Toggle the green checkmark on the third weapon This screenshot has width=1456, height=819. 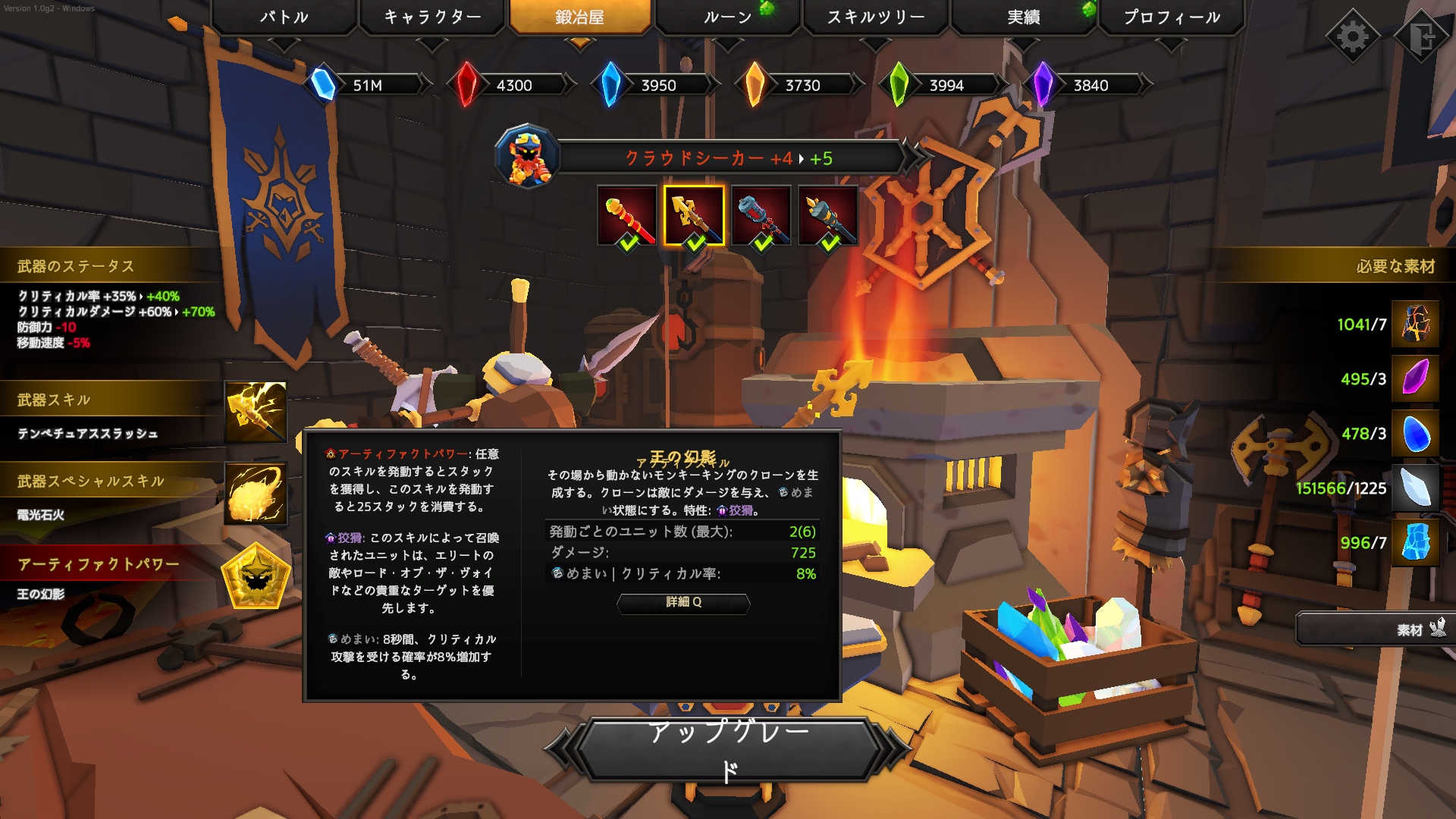click(762, 244)
